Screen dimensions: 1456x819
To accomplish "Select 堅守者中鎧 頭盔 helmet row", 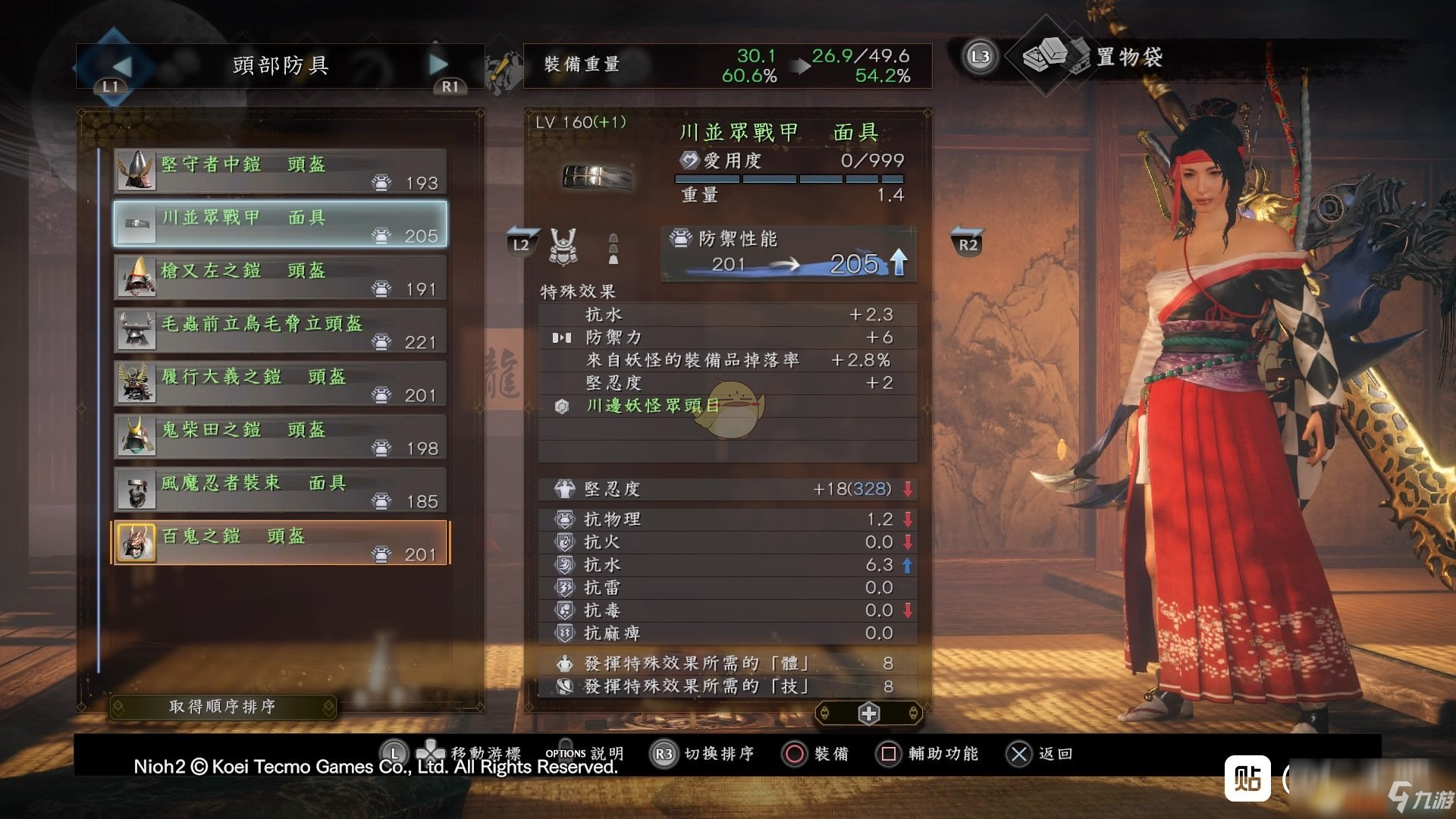I will click(280, 171).
